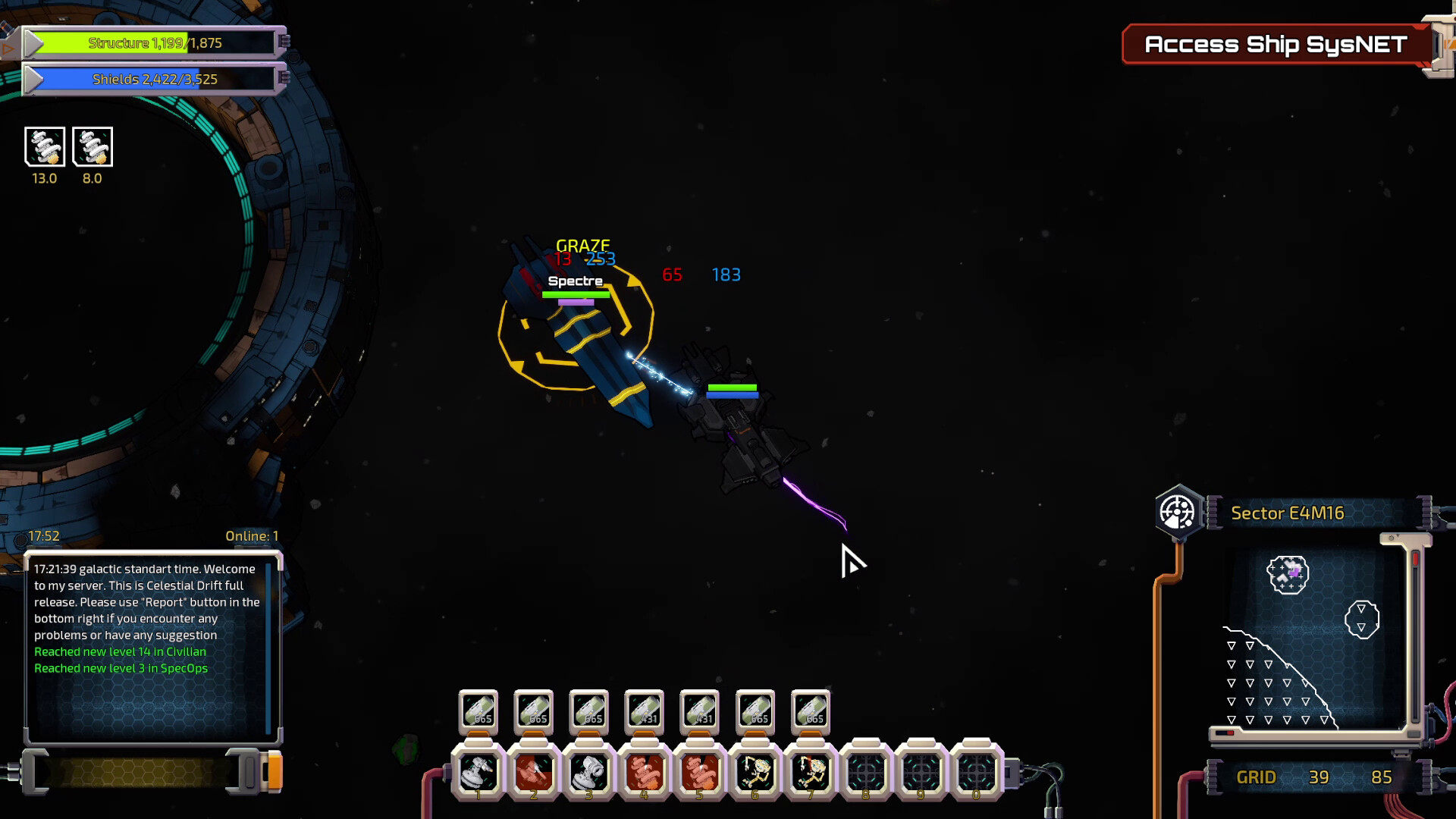Use the robot drone ability in slot 7
Image resolution: width=1456 pixels, height=819 pixels.
pyautogui.click(x=811, y=773)
